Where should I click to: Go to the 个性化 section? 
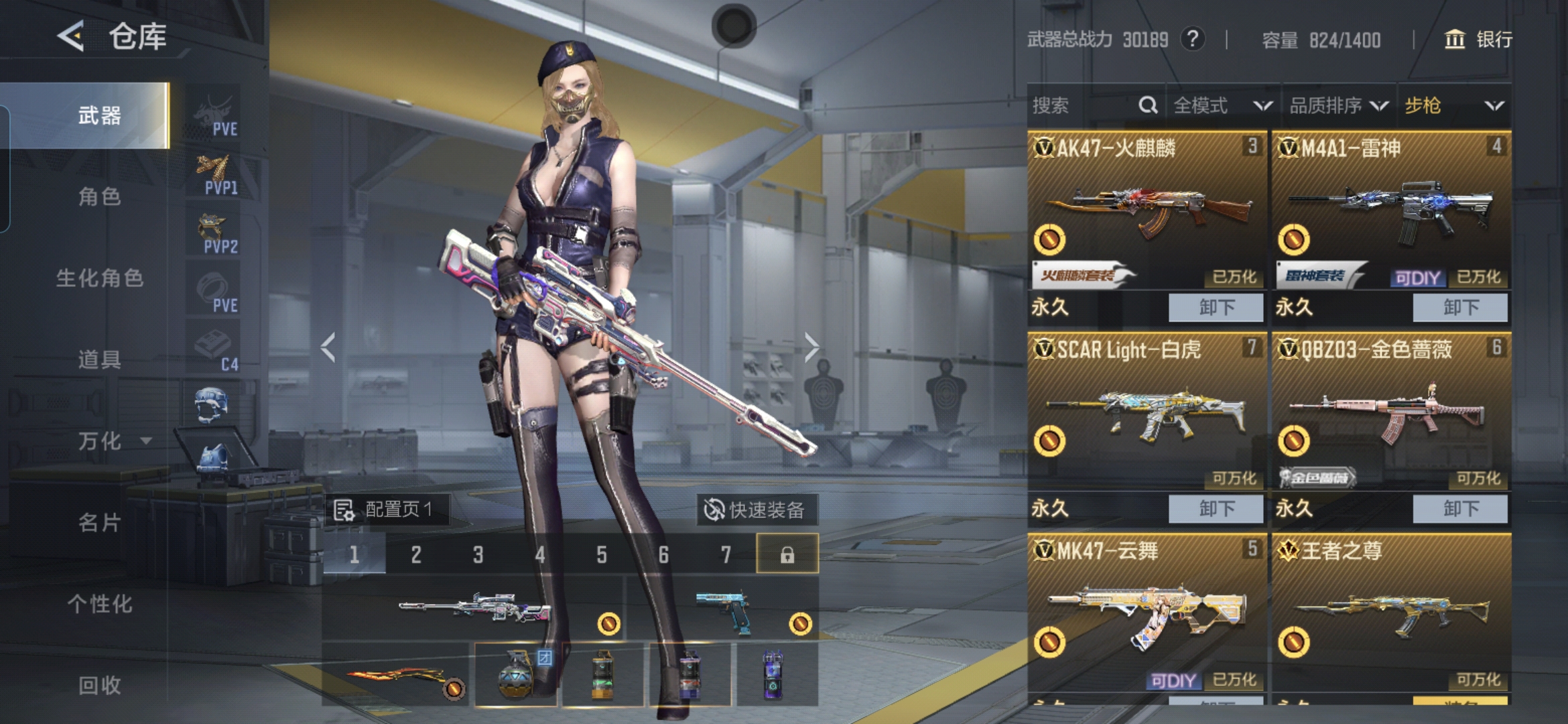[99, 604]
